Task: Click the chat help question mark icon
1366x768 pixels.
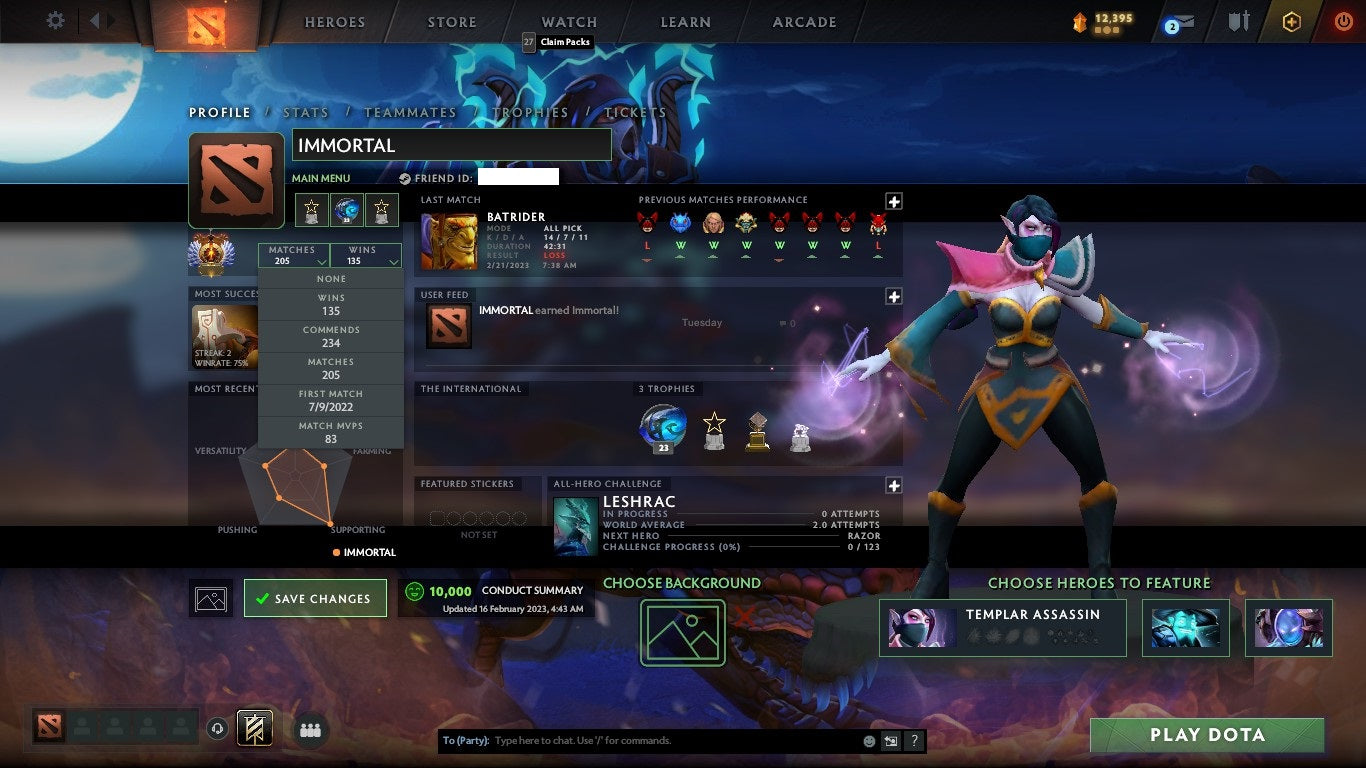Action: point(913,741)
